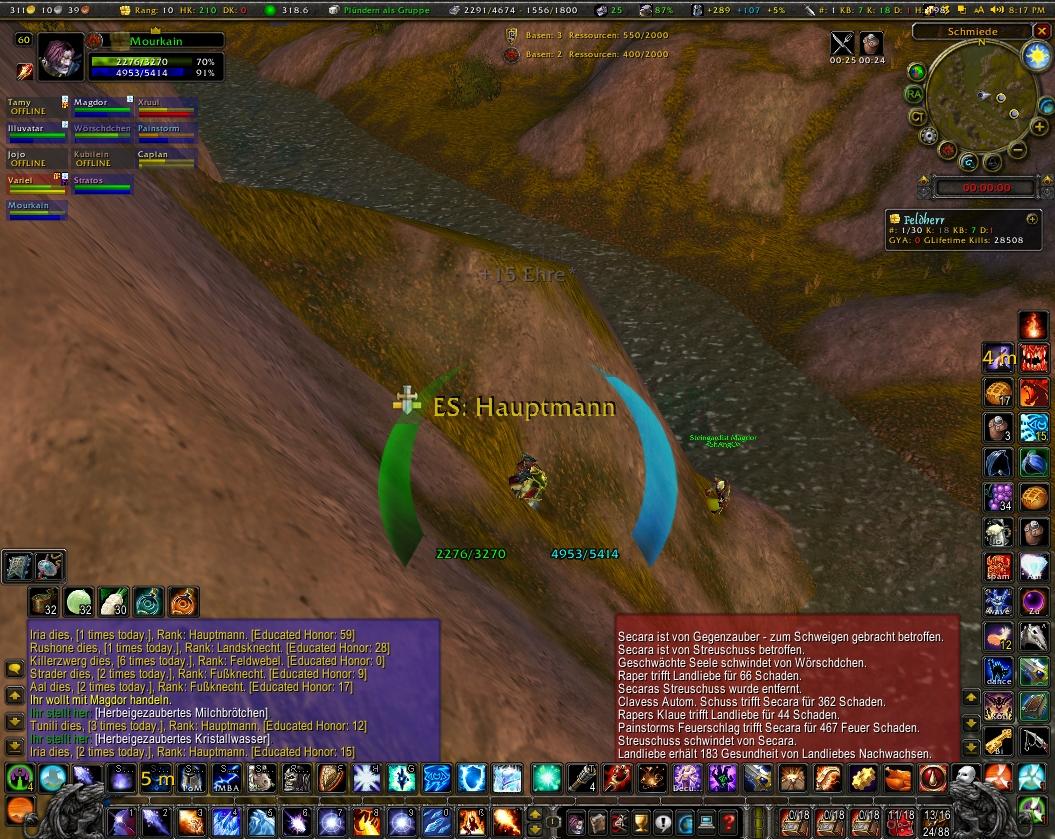Click the RA minimap button
The image size is (1055, 839).
coord(914,94)
